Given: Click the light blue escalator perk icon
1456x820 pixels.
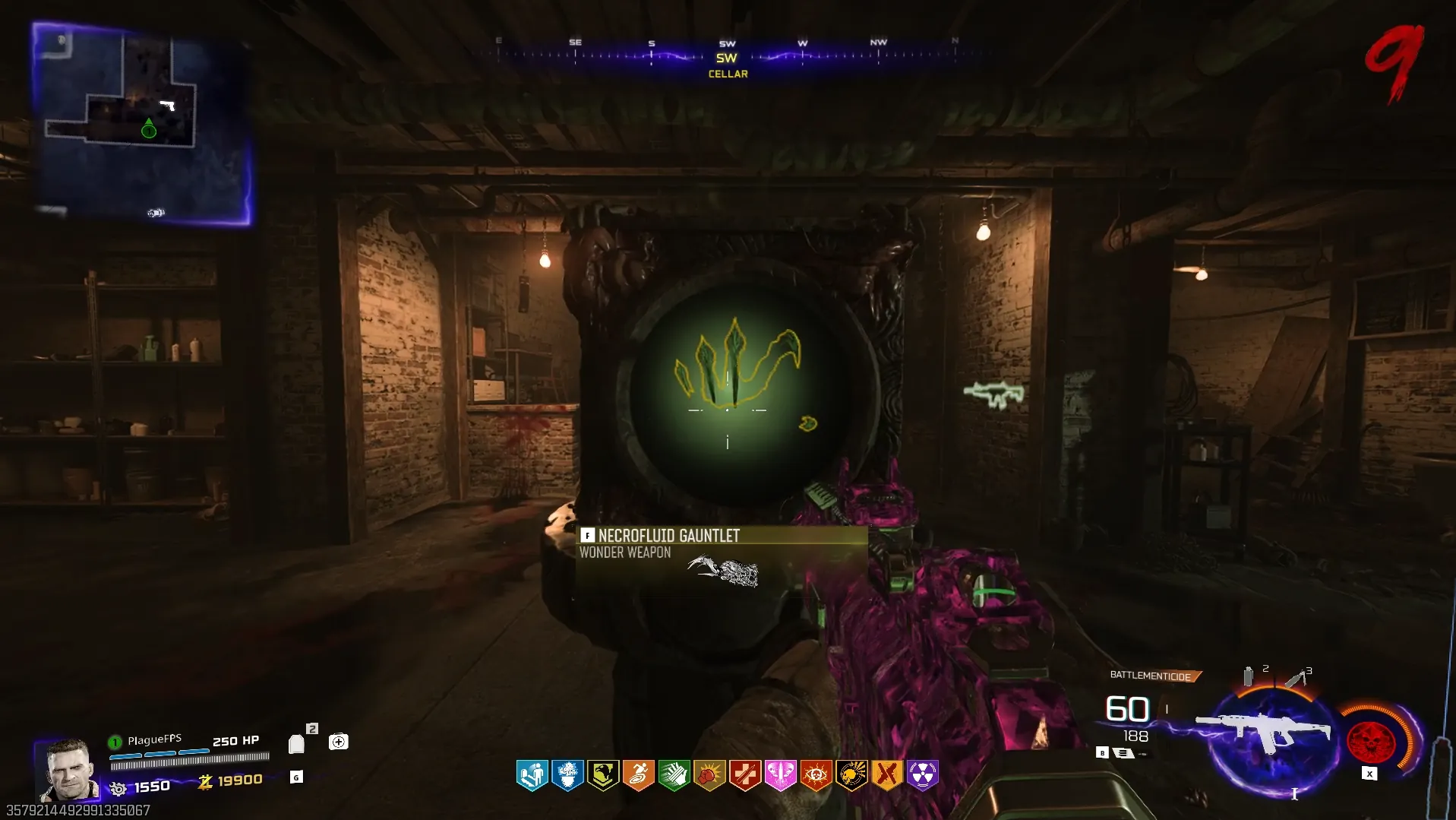Looking at the screenshot, I should click(532, 775).
